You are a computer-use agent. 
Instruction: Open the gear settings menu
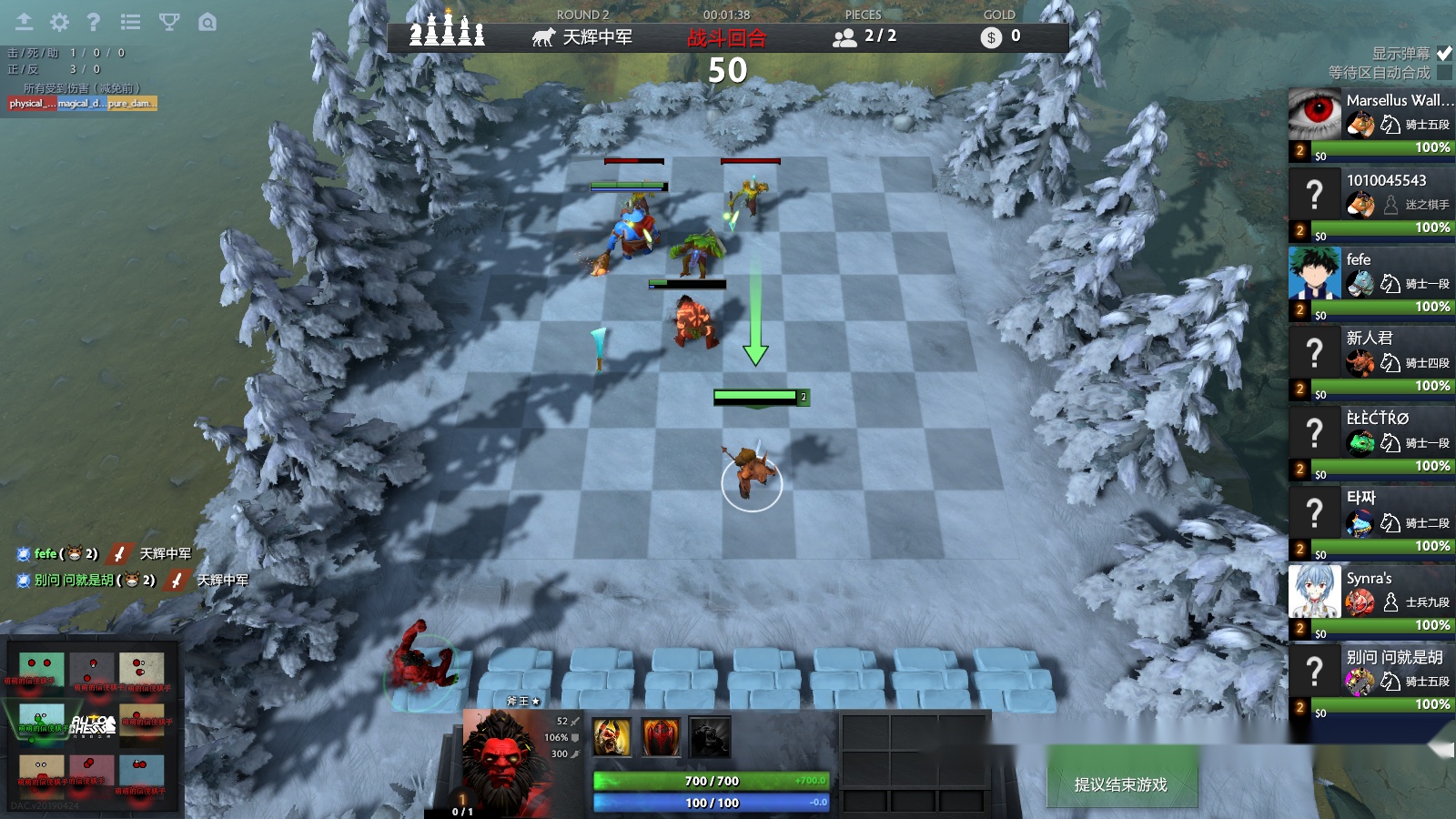[59, 22]
